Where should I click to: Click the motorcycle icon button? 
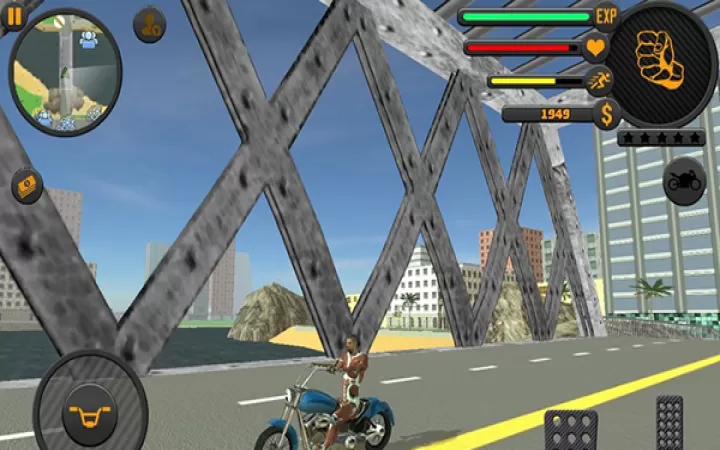click(684, 181)
